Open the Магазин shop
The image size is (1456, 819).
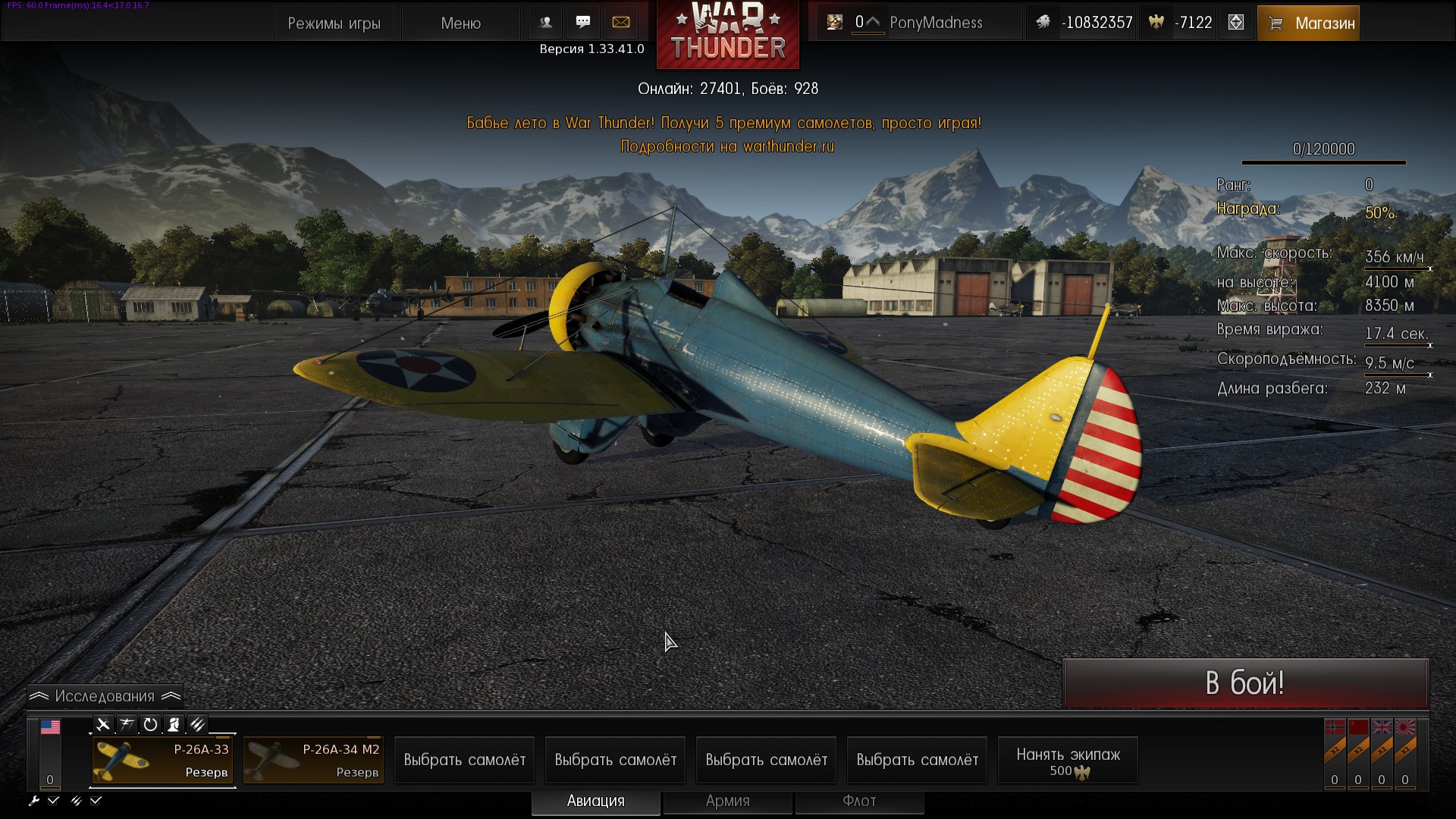tap(1308, 24)
